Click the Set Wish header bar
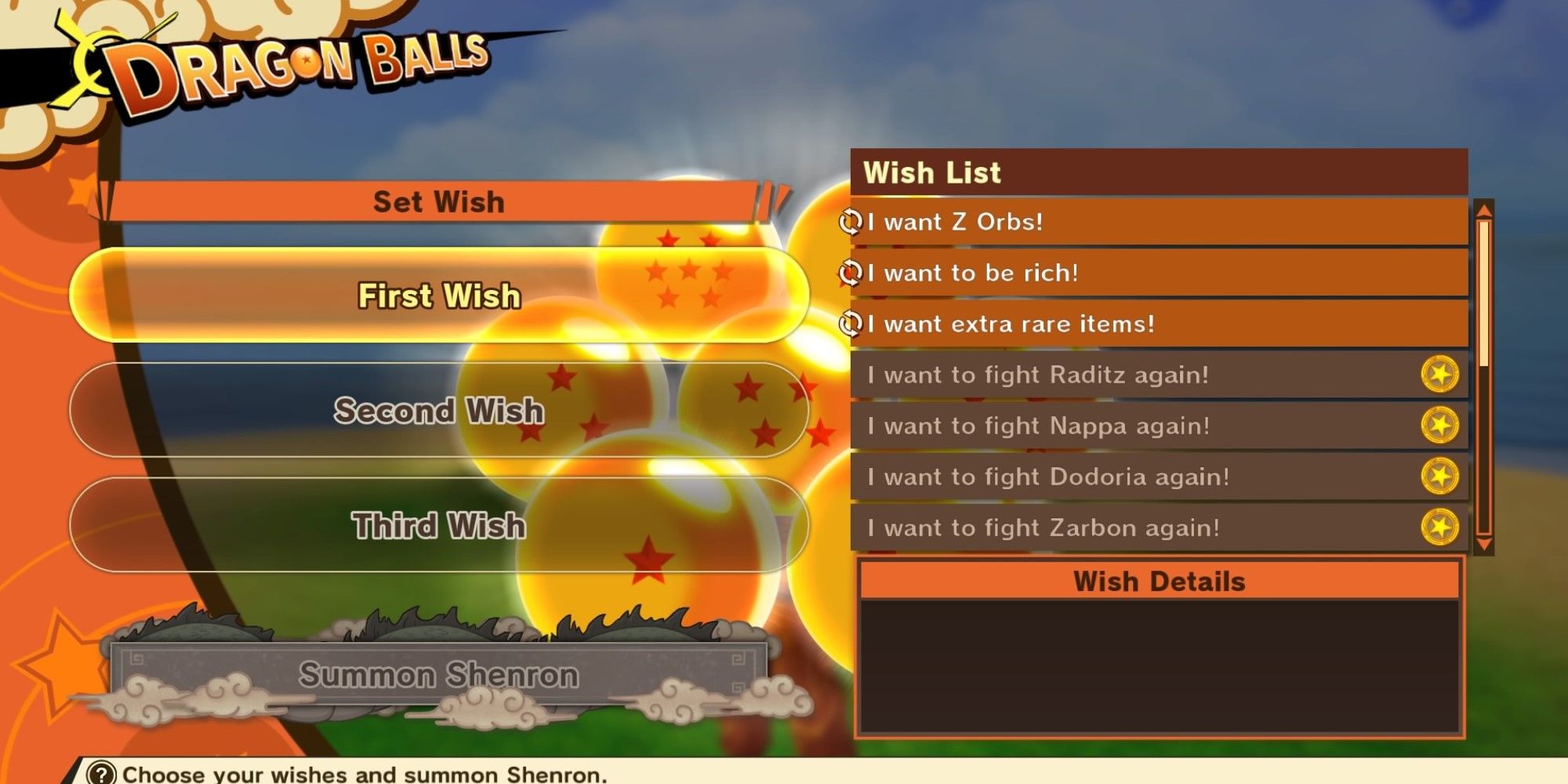Image resolution: width=1568 pixels, height=784 pixels. tap(439, 202)
